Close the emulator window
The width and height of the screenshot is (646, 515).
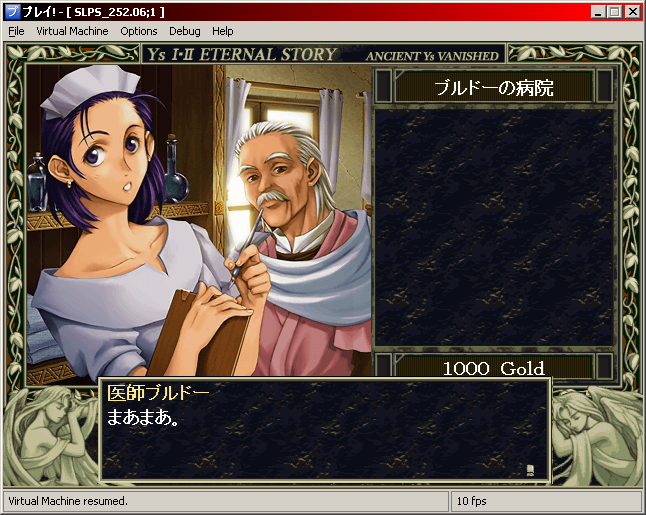tap(633, 12)
